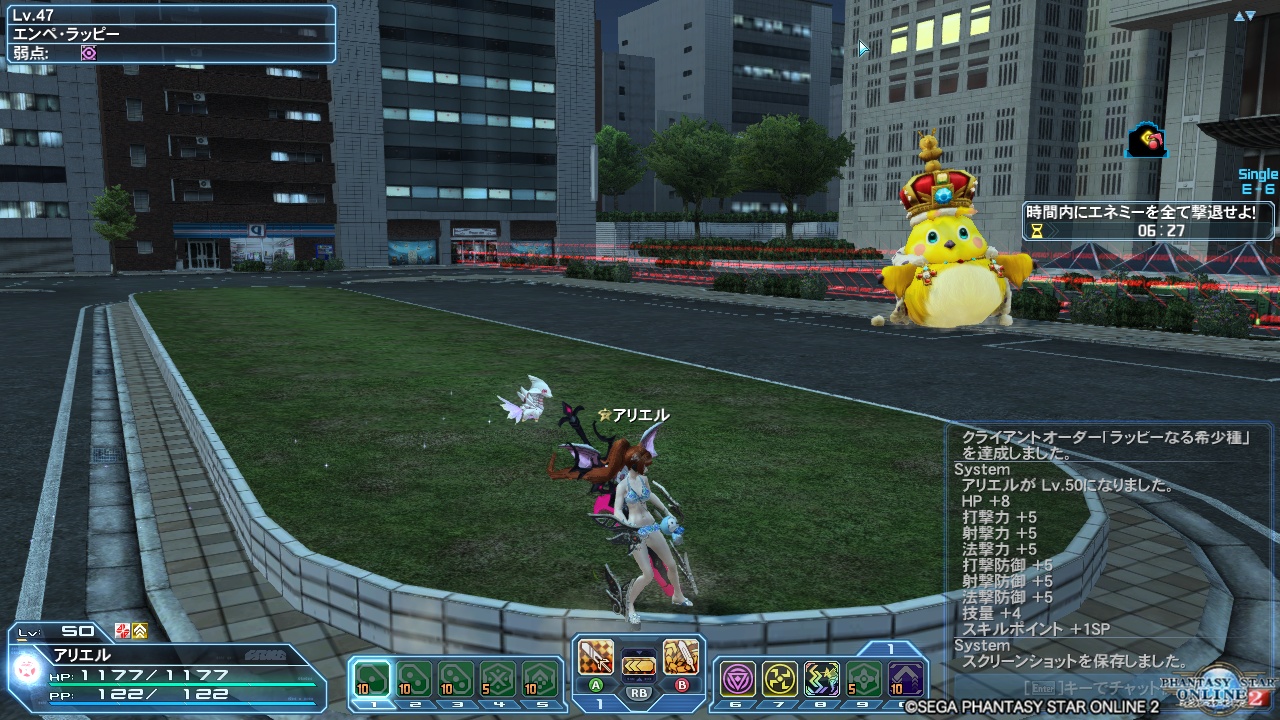Viewport: 1280px width, 720px height.
Task: Click the red class icon beside level 50
Action: click(123, 632)
